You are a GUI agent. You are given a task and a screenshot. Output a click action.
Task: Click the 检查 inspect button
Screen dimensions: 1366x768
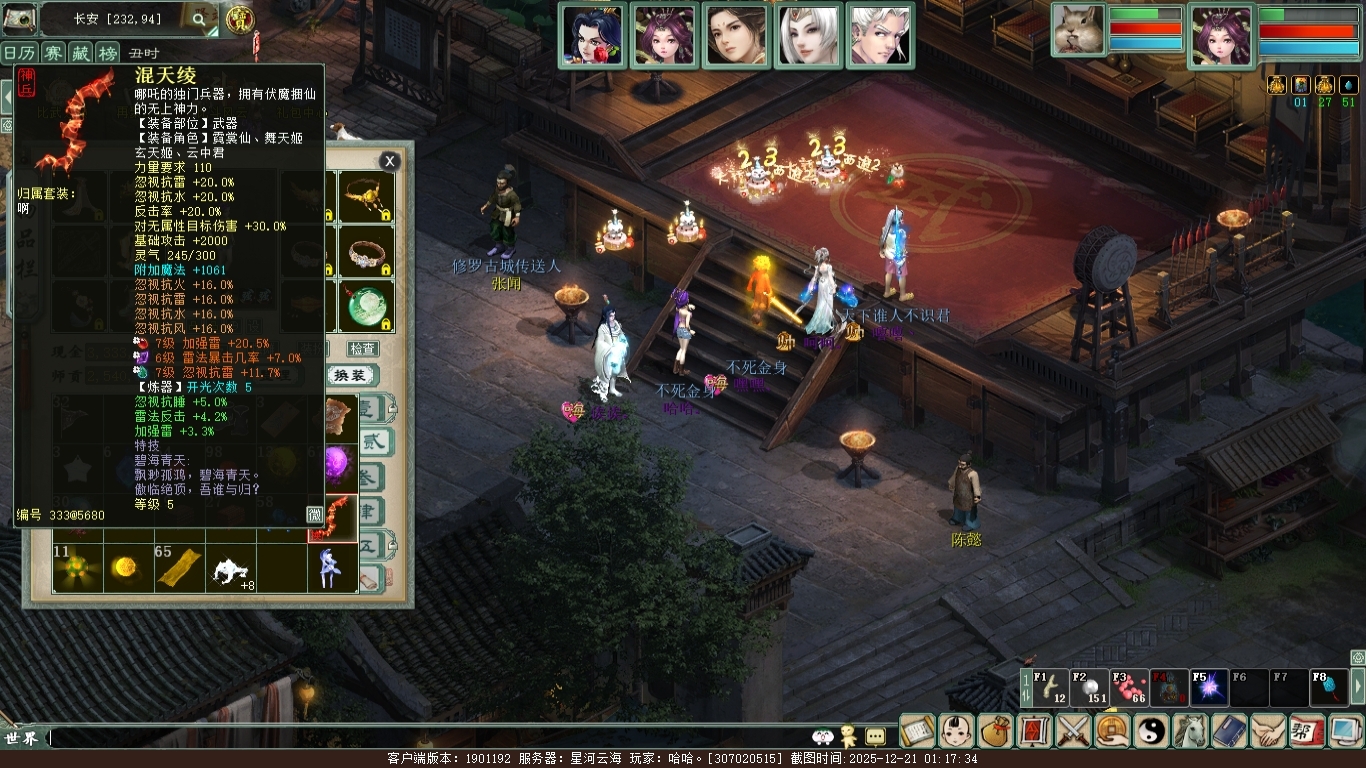(362, 349)
